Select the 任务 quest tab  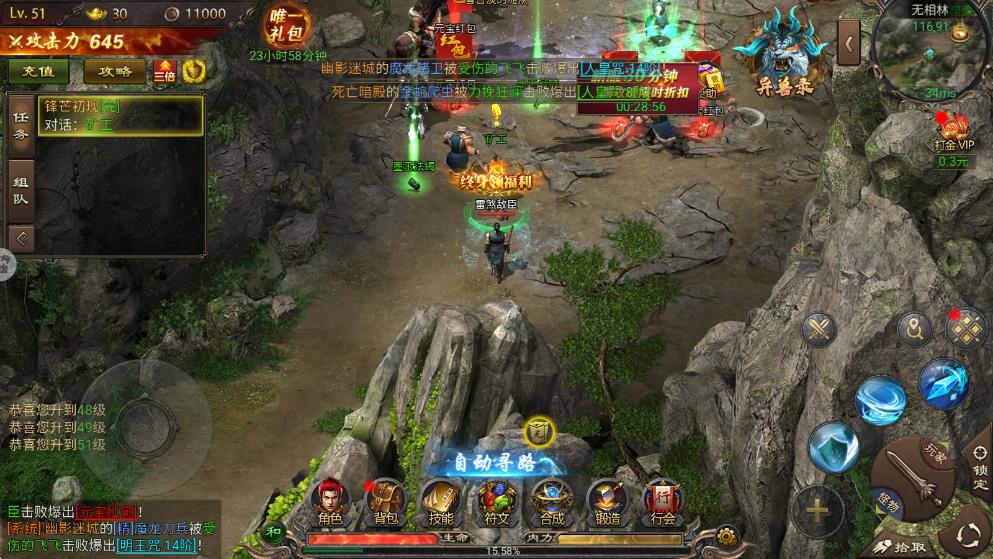coord(20,124)
